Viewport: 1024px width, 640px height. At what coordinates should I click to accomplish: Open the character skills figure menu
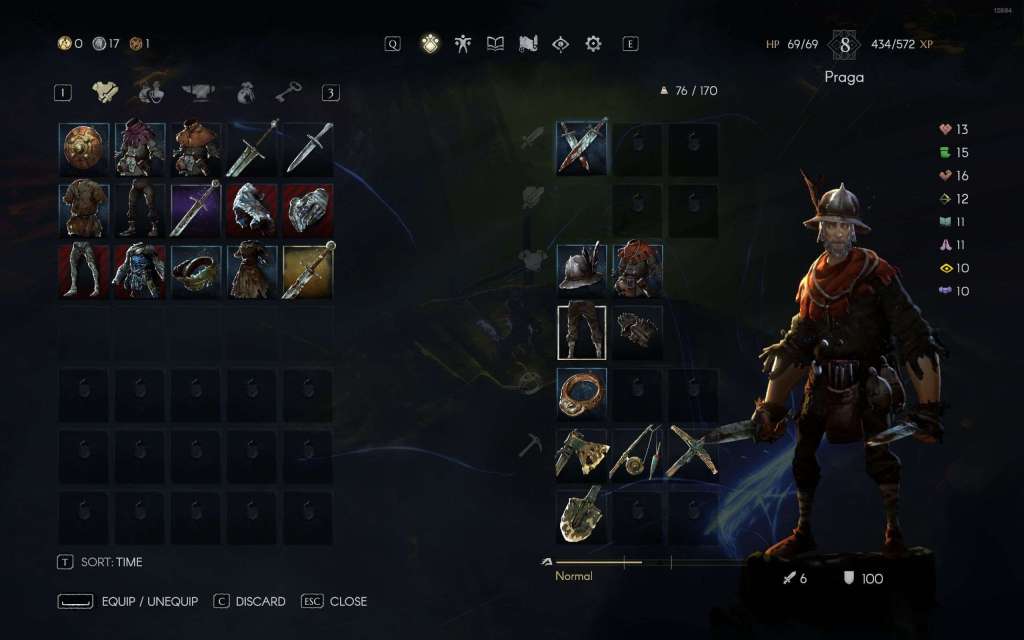[x=462, y=44]
